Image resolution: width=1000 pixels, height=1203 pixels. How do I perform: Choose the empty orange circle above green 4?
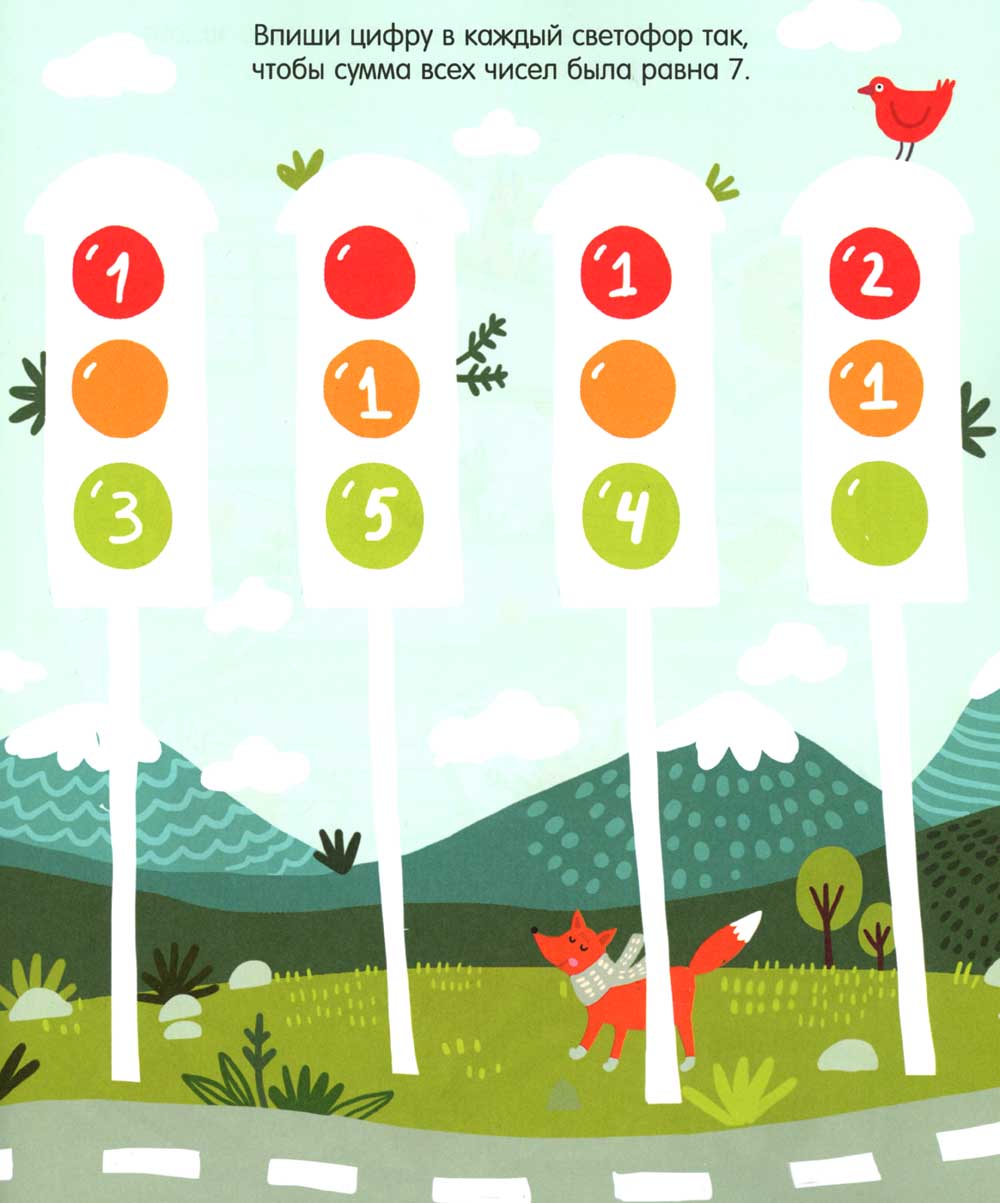627,390
